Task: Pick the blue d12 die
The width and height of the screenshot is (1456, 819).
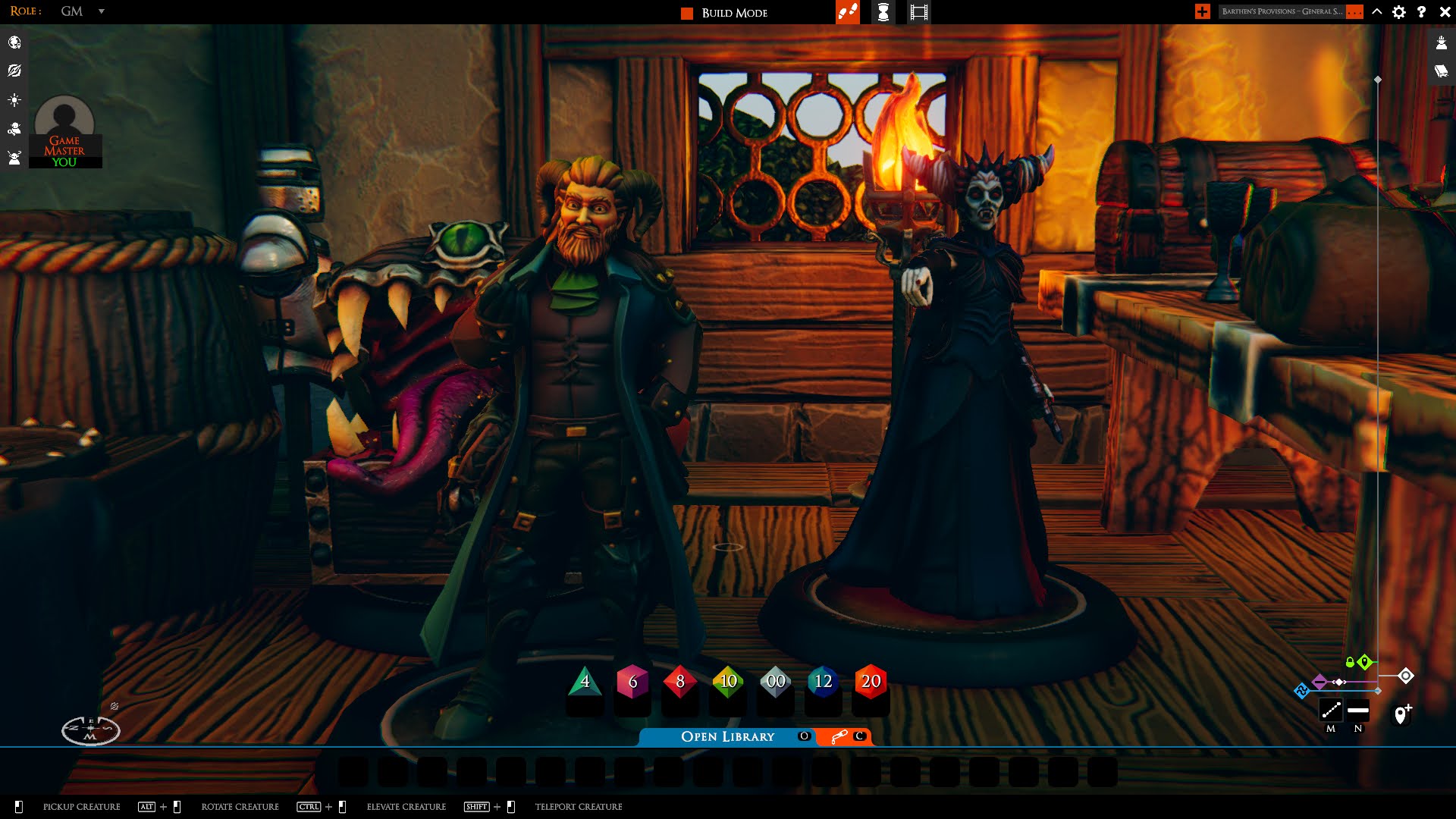Action: (823, 682)
